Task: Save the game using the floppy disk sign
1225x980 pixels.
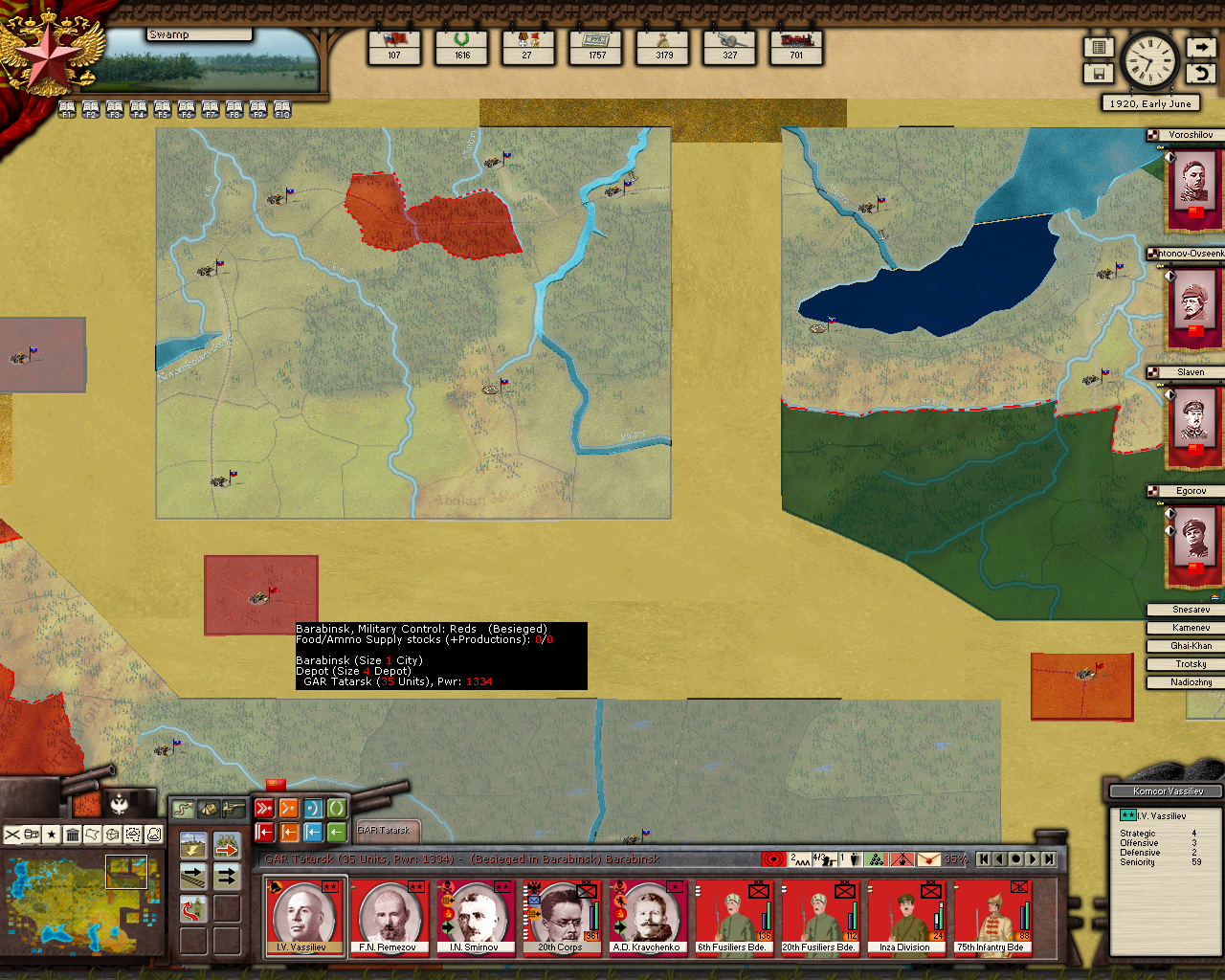Action: coord(1099,73)
